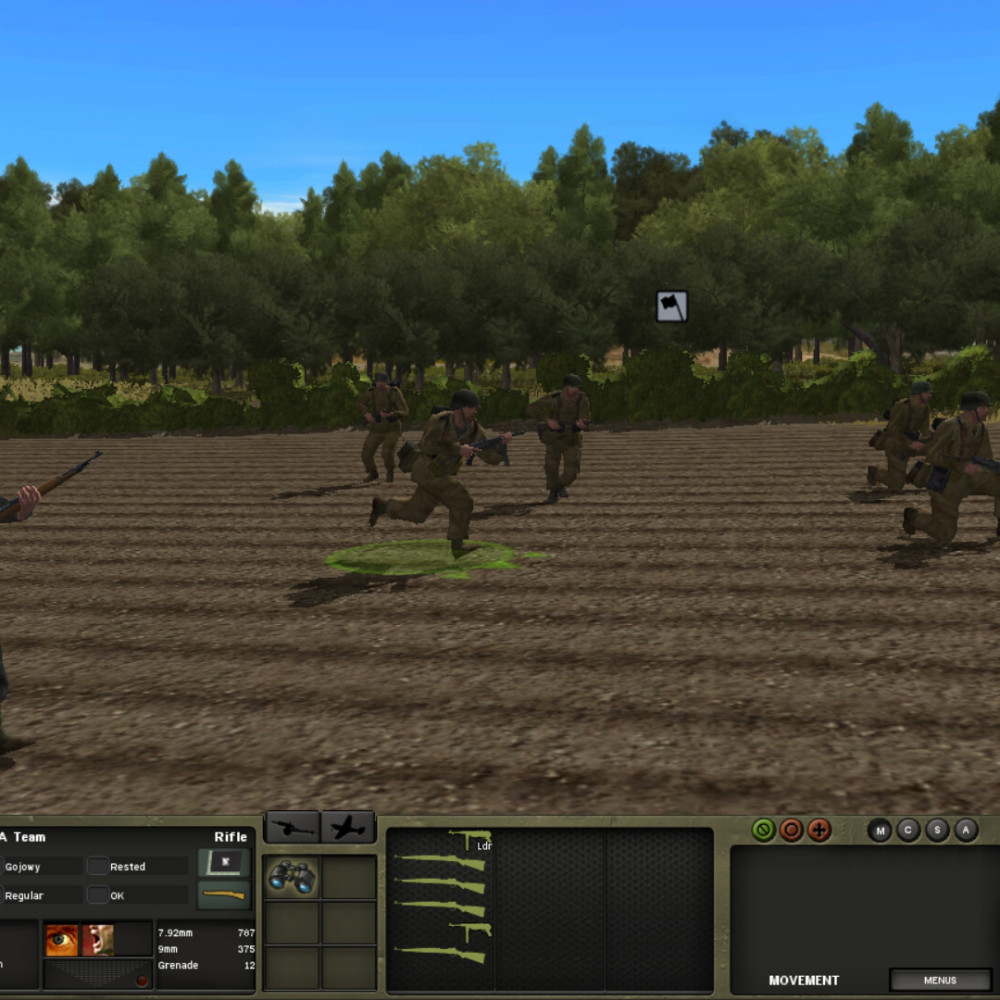Screen dimensions: 1000x1000
Task: Open the MENUS button
Action: tap(939, 980)
